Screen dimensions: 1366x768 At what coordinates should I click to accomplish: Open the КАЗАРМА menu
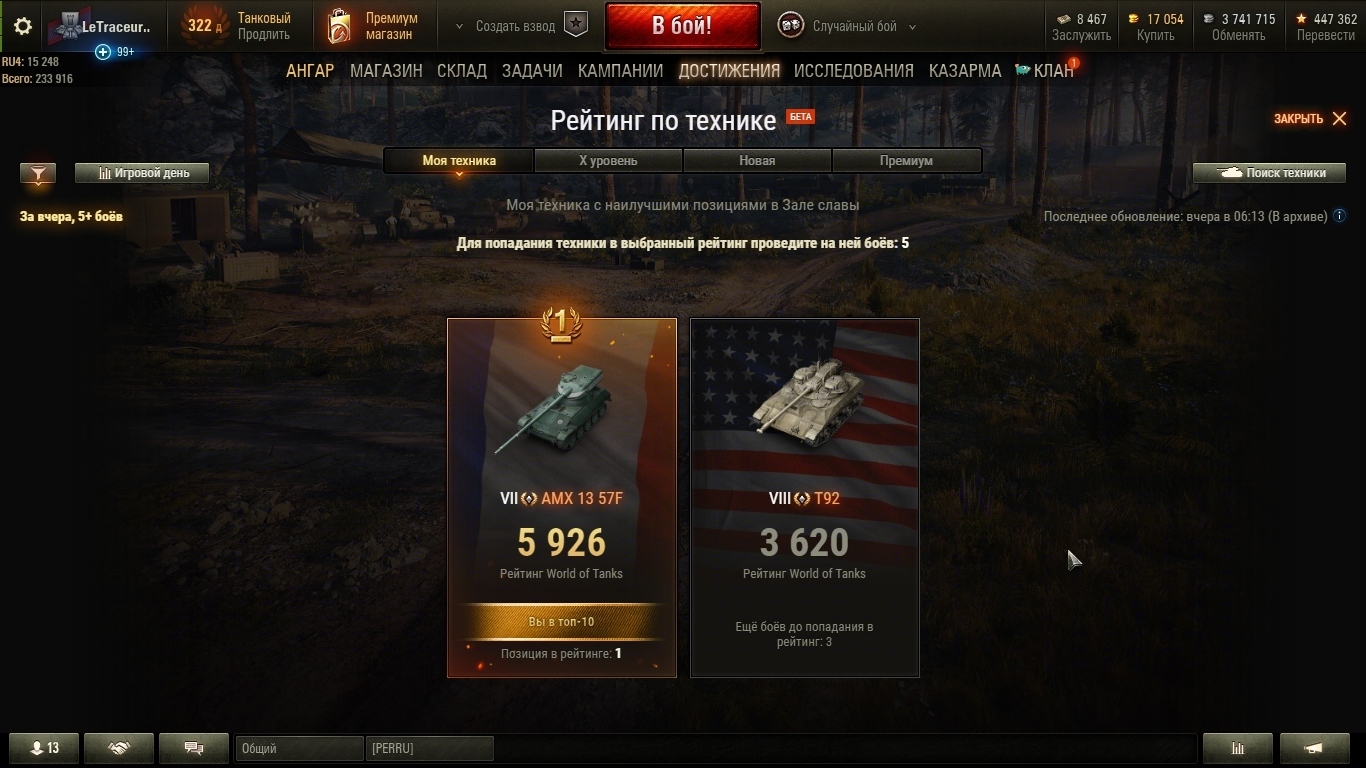[964, 71]
